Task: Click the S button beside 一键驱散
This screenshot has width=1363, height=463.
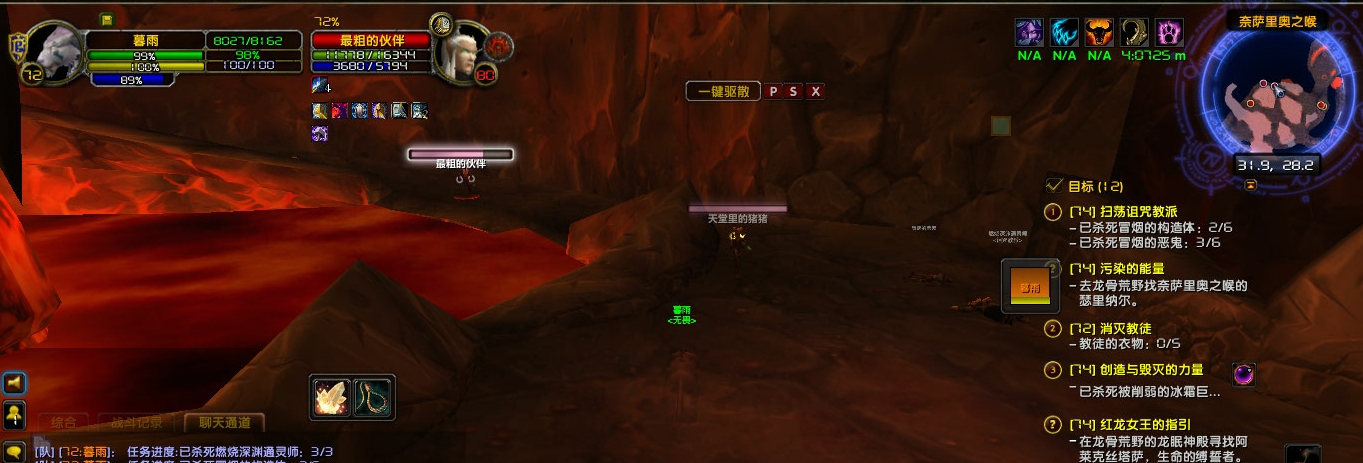Action: pyautogui.click(x=794, y=91)
